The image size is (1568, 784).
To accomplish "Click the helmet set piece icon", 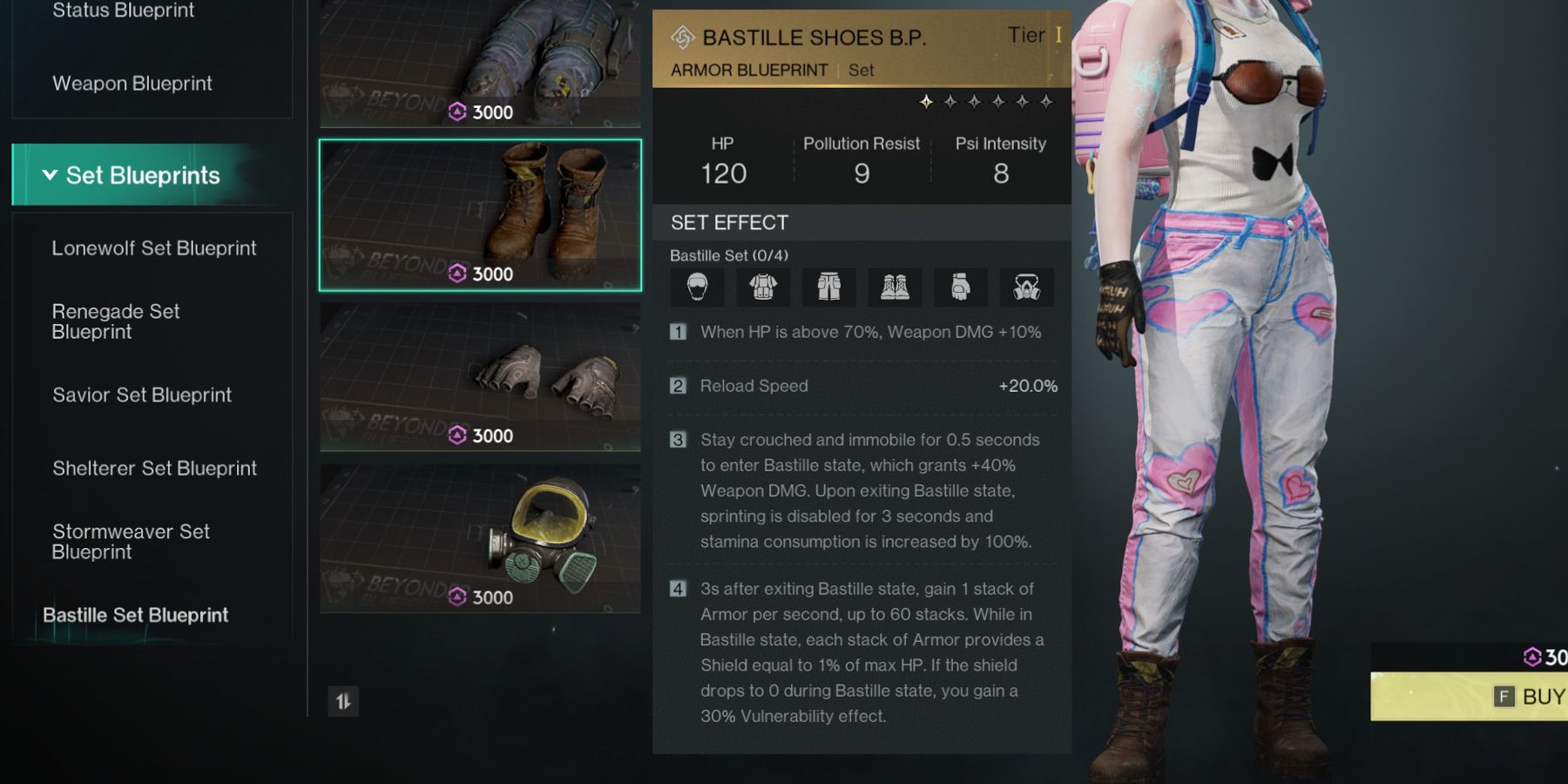I will [x=697, y=287].
